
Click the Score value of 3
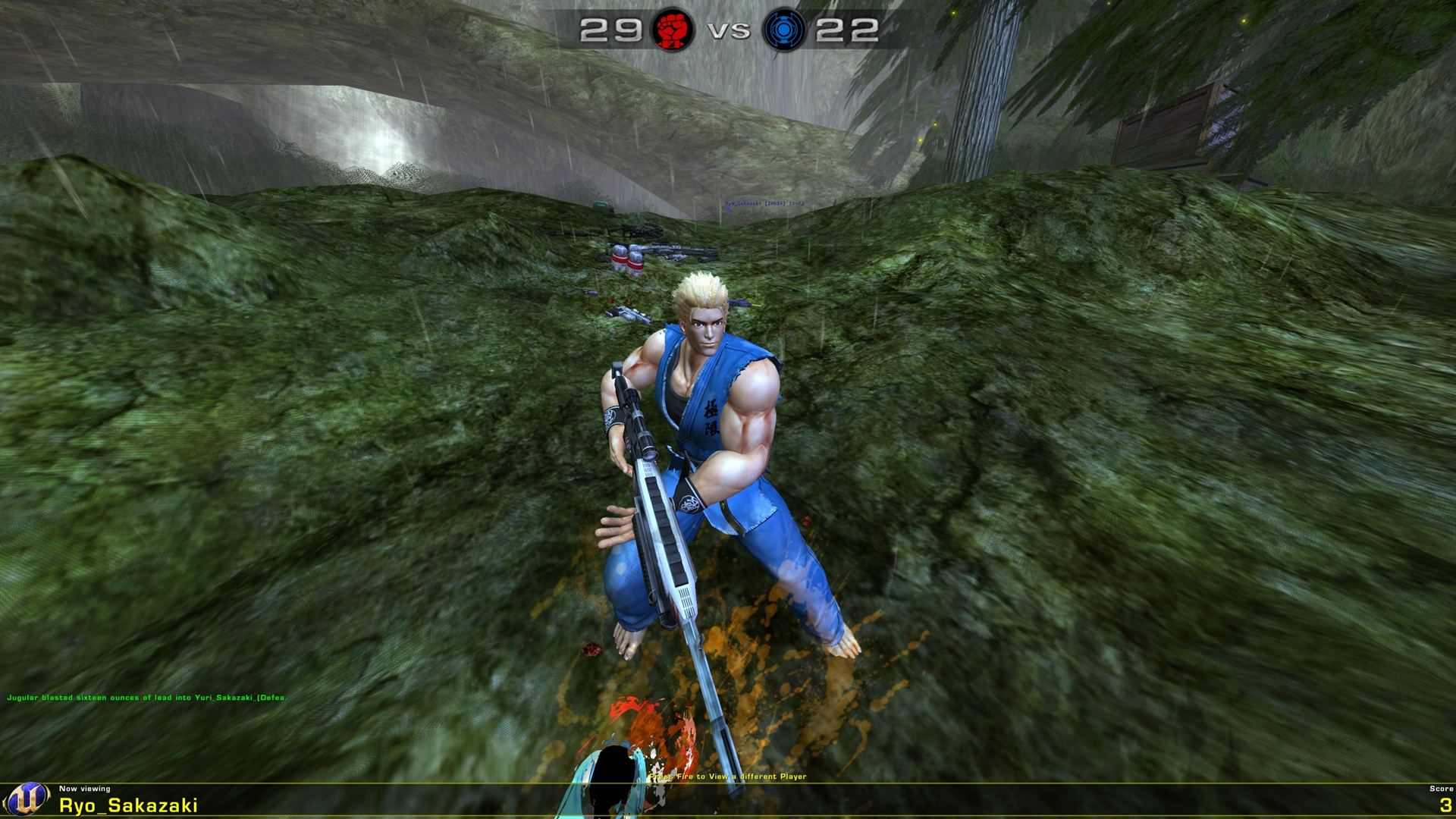click(x=1439, y=806)
